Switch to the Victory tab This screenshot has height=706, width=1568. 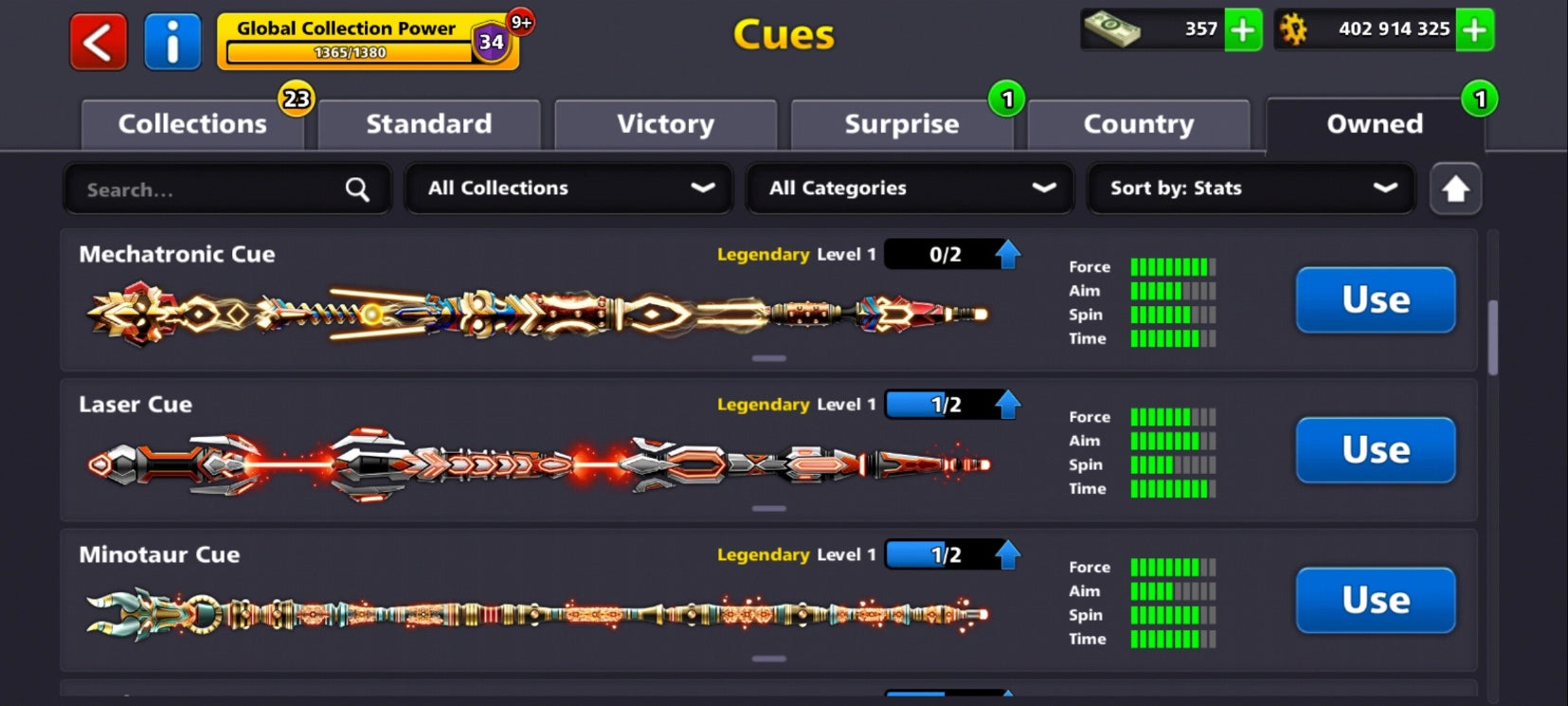pos(665,123)
